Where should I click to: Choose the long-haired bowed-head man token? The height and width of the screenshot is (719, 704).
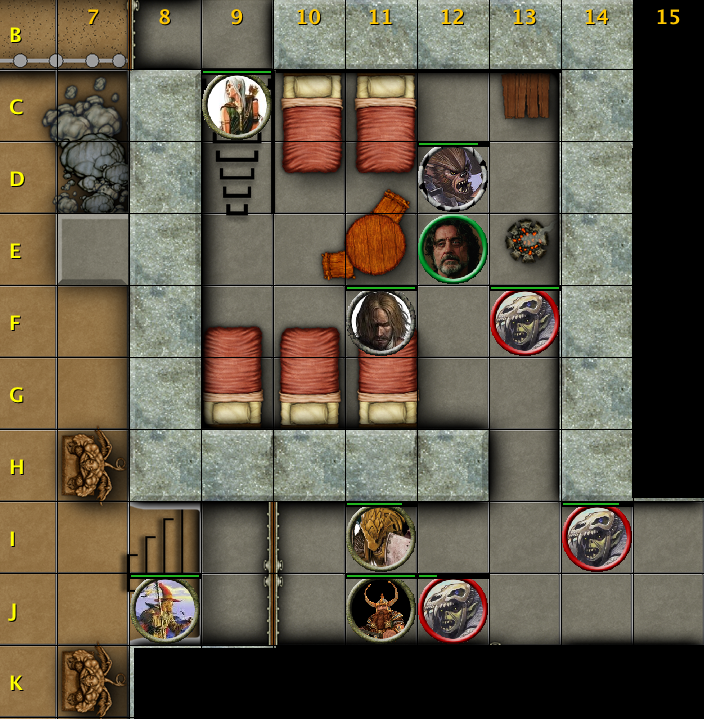pos(381,321)
